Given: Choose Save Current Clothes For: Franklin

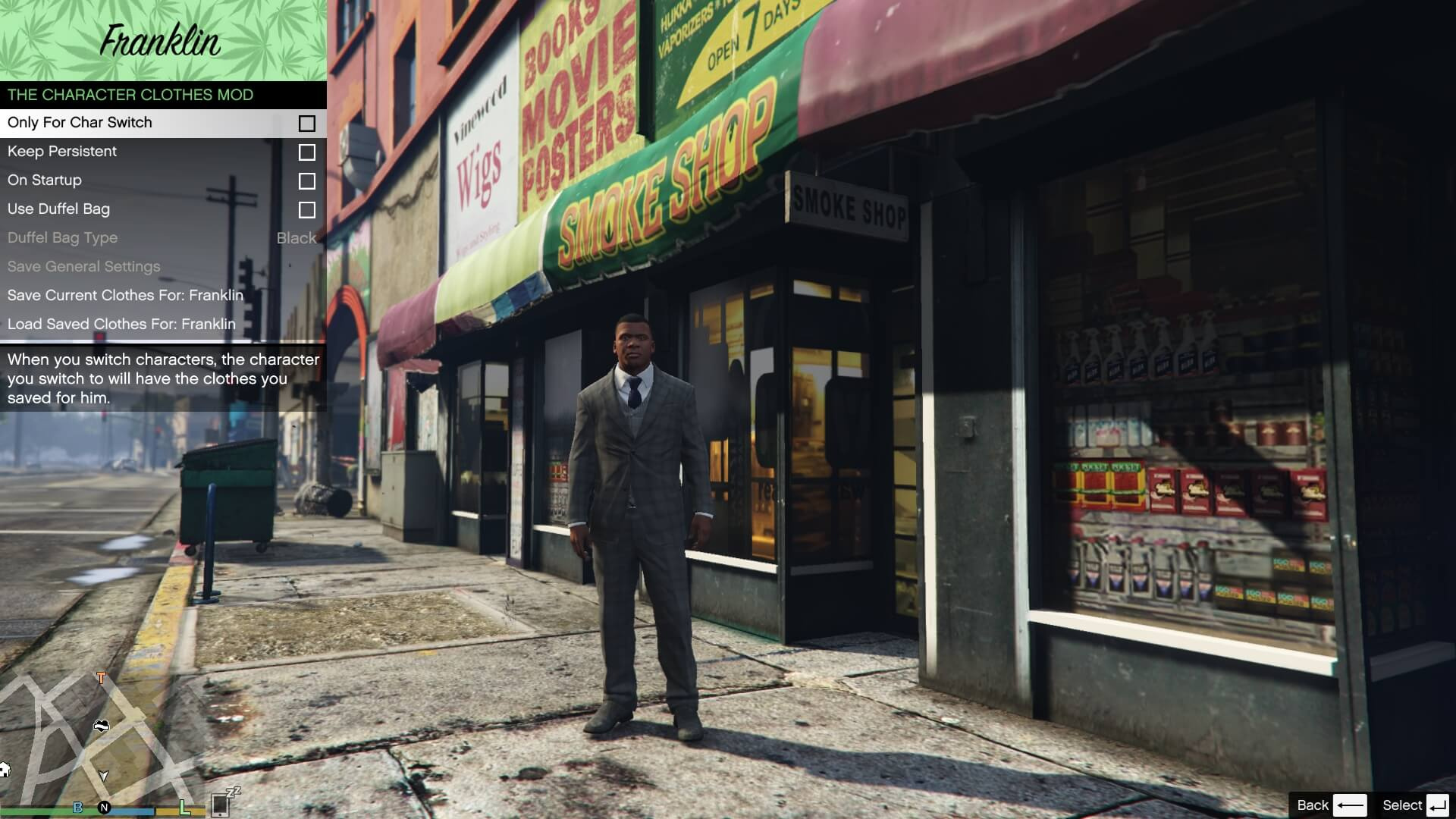Looking at the screenshot, I should (x=125, y=296).
